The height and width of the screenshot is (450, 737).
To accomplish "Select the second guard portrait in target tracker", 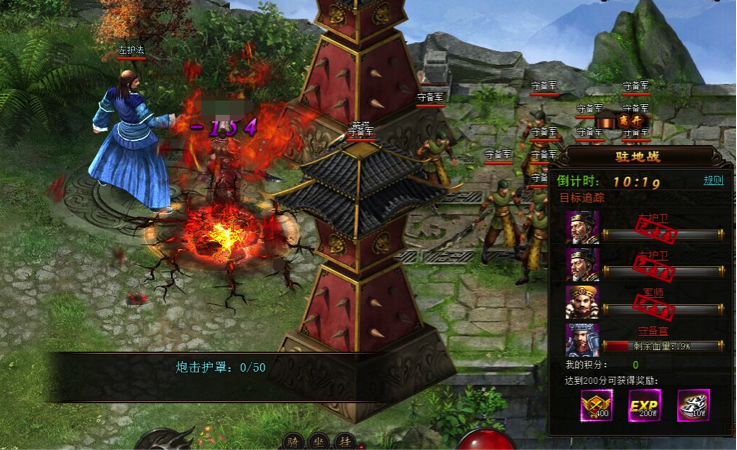I will tap(583, 264).
